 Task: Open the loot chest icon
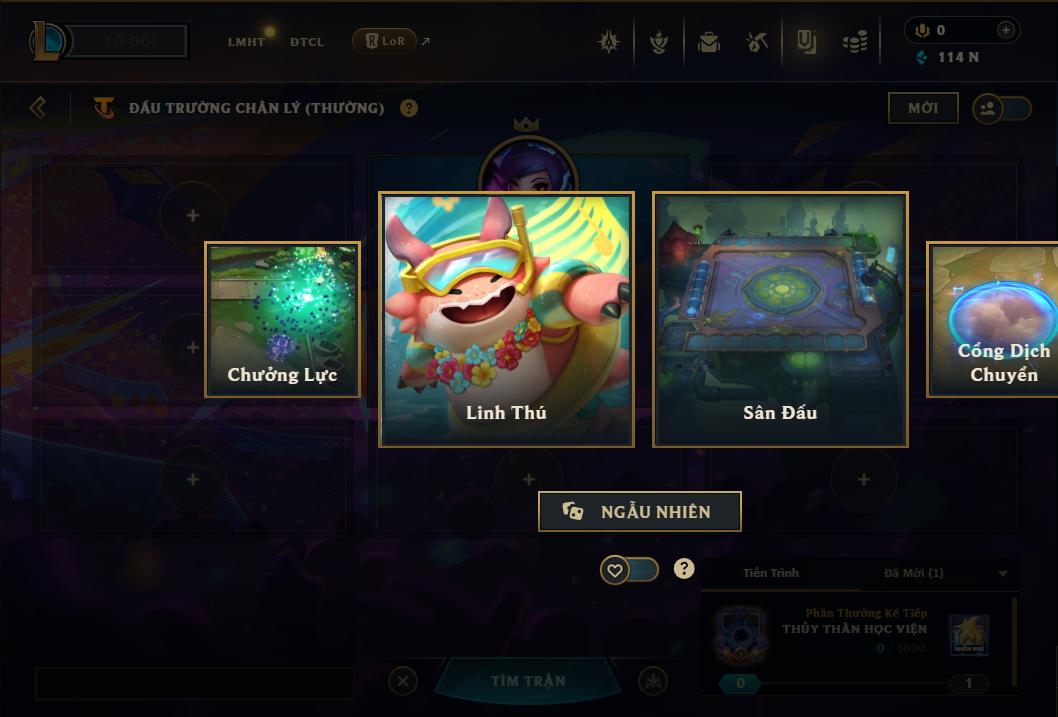[709, 42]
